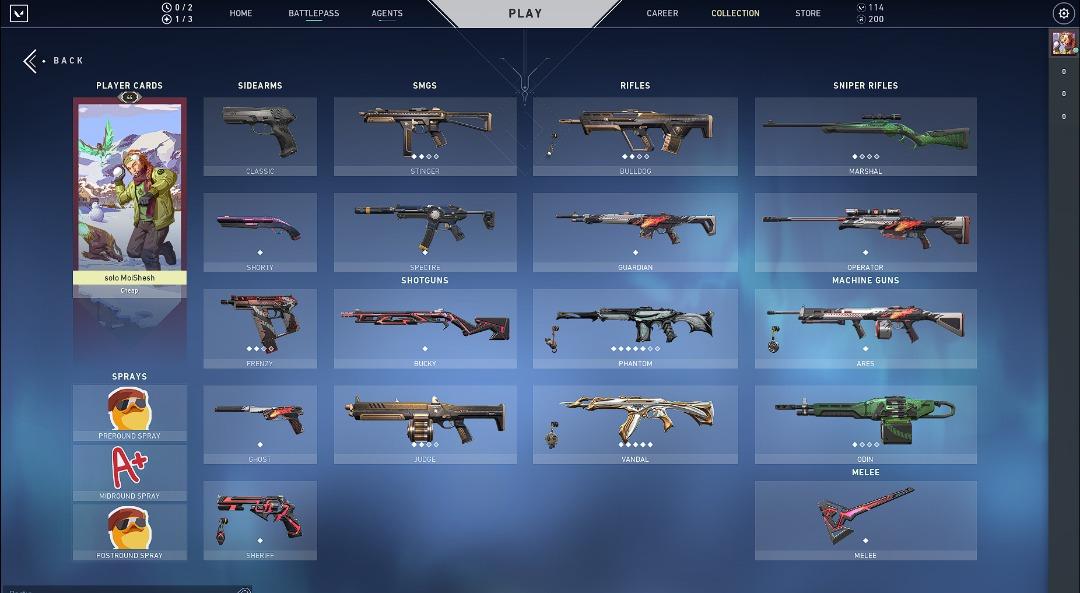Open the Sheriff skin slot
Image resolution: width=1080 pixels, height=593 pixels.
click(260, 520)
